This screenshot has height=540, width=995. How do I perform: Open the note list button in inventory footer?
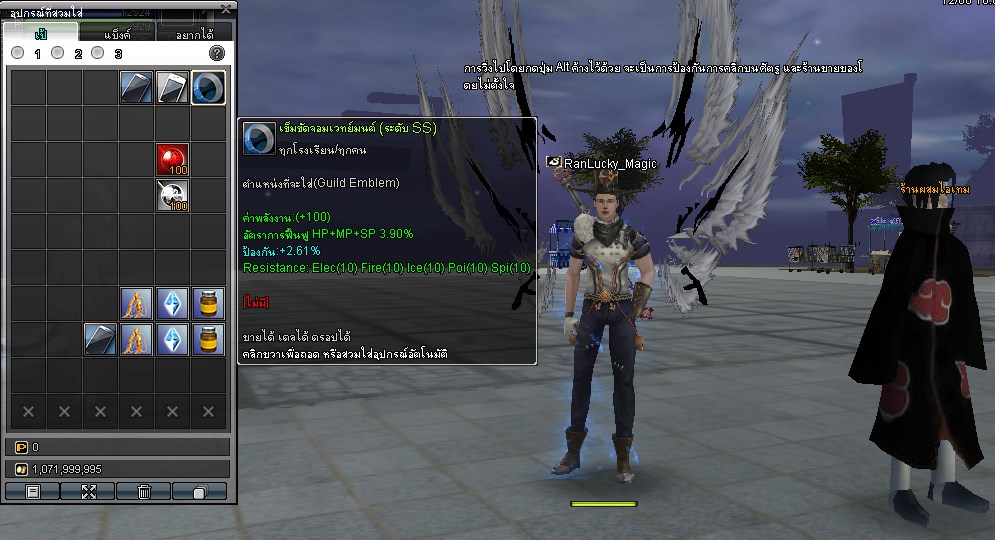point(33,491)
